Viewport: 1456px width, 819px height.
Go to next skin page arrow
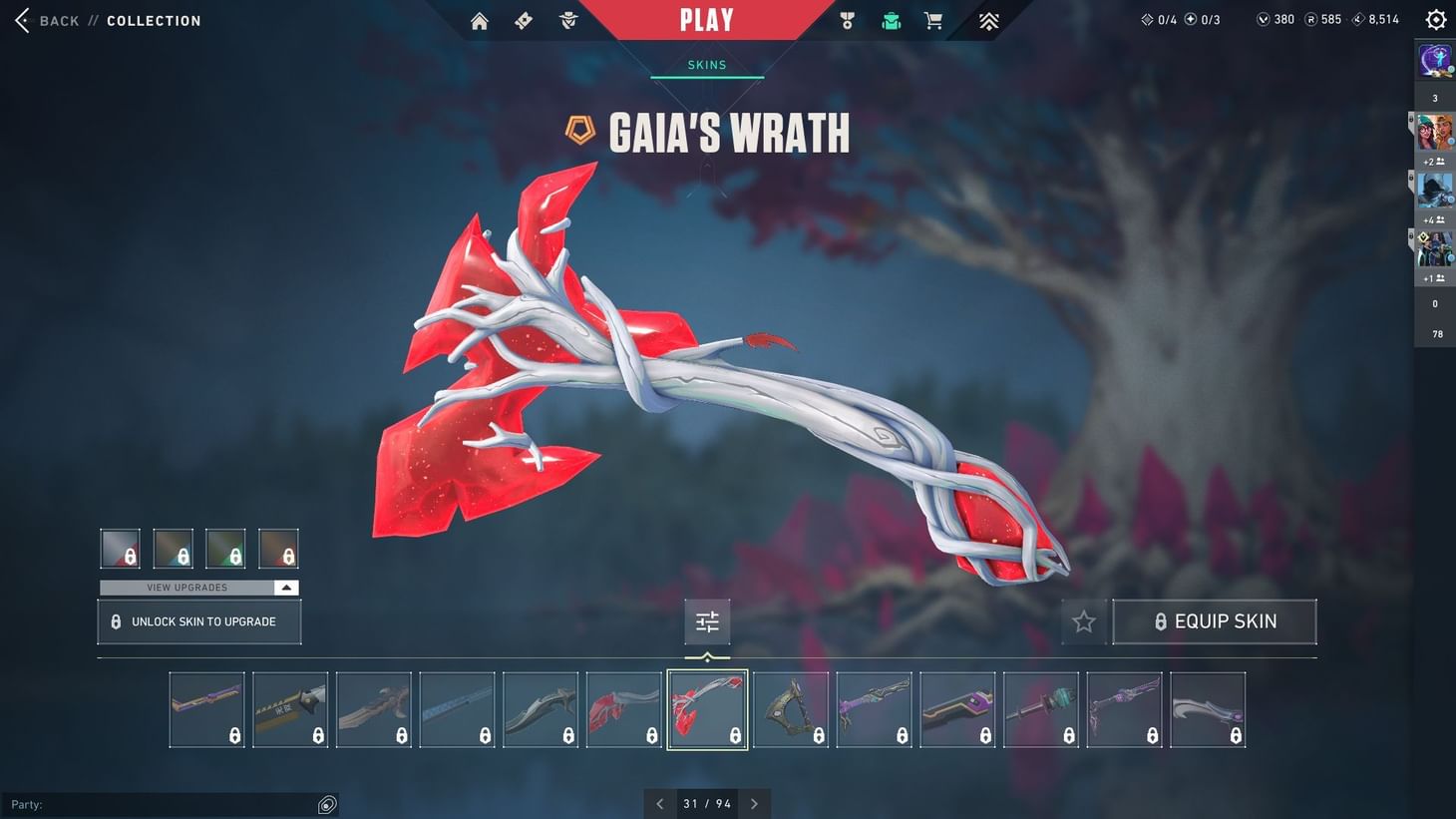[x=755, y=803]
